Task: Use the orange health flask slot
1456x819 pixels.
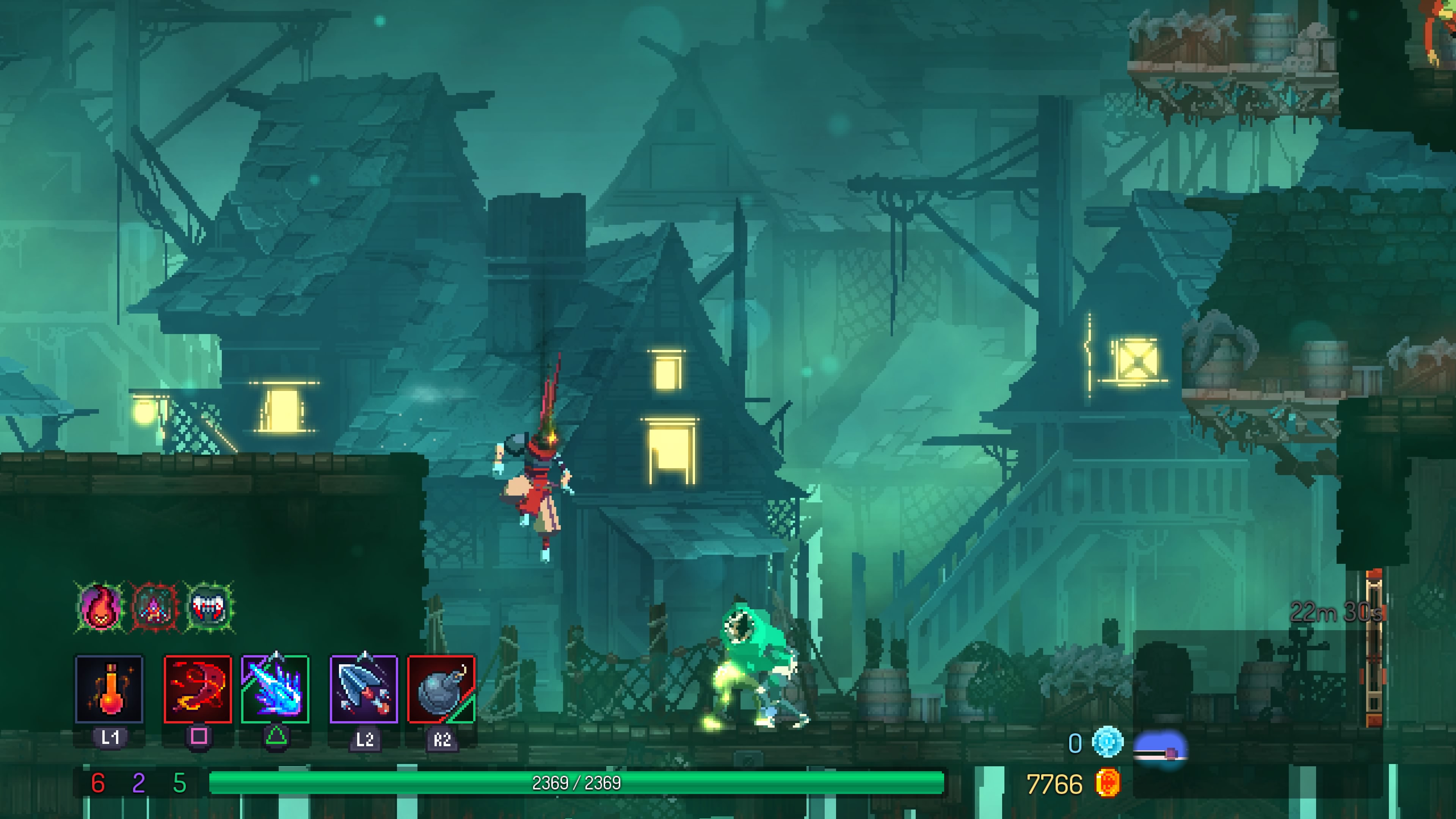Action: pos(109,689)
